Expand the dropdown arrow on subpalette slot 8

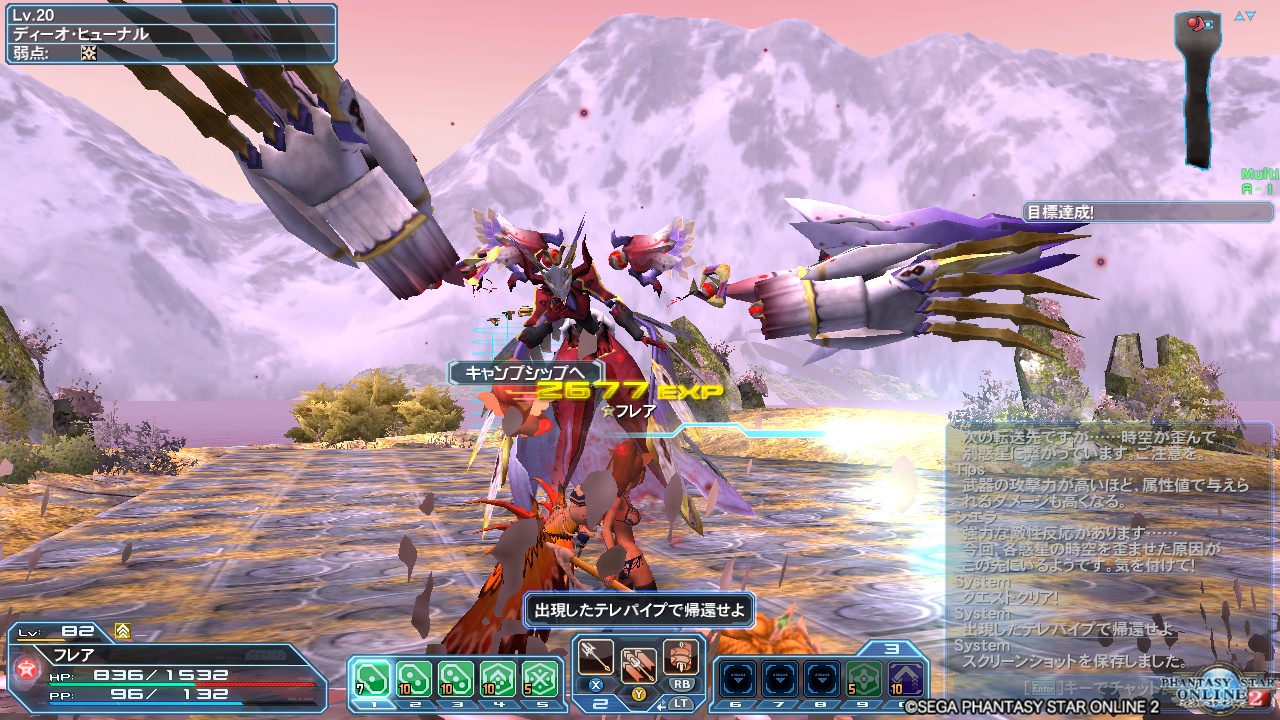[x=821, y=679]
